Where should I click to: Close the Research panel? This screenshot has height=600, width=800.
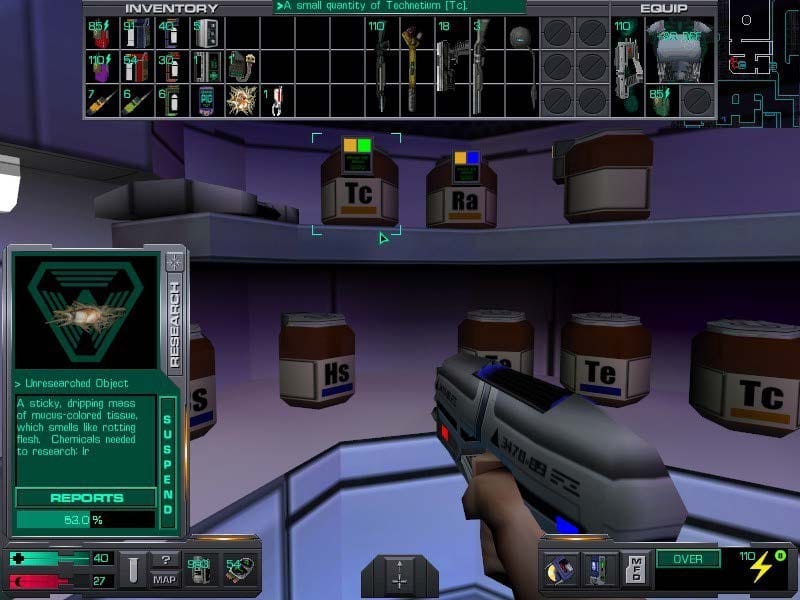(x=175, y=262)
